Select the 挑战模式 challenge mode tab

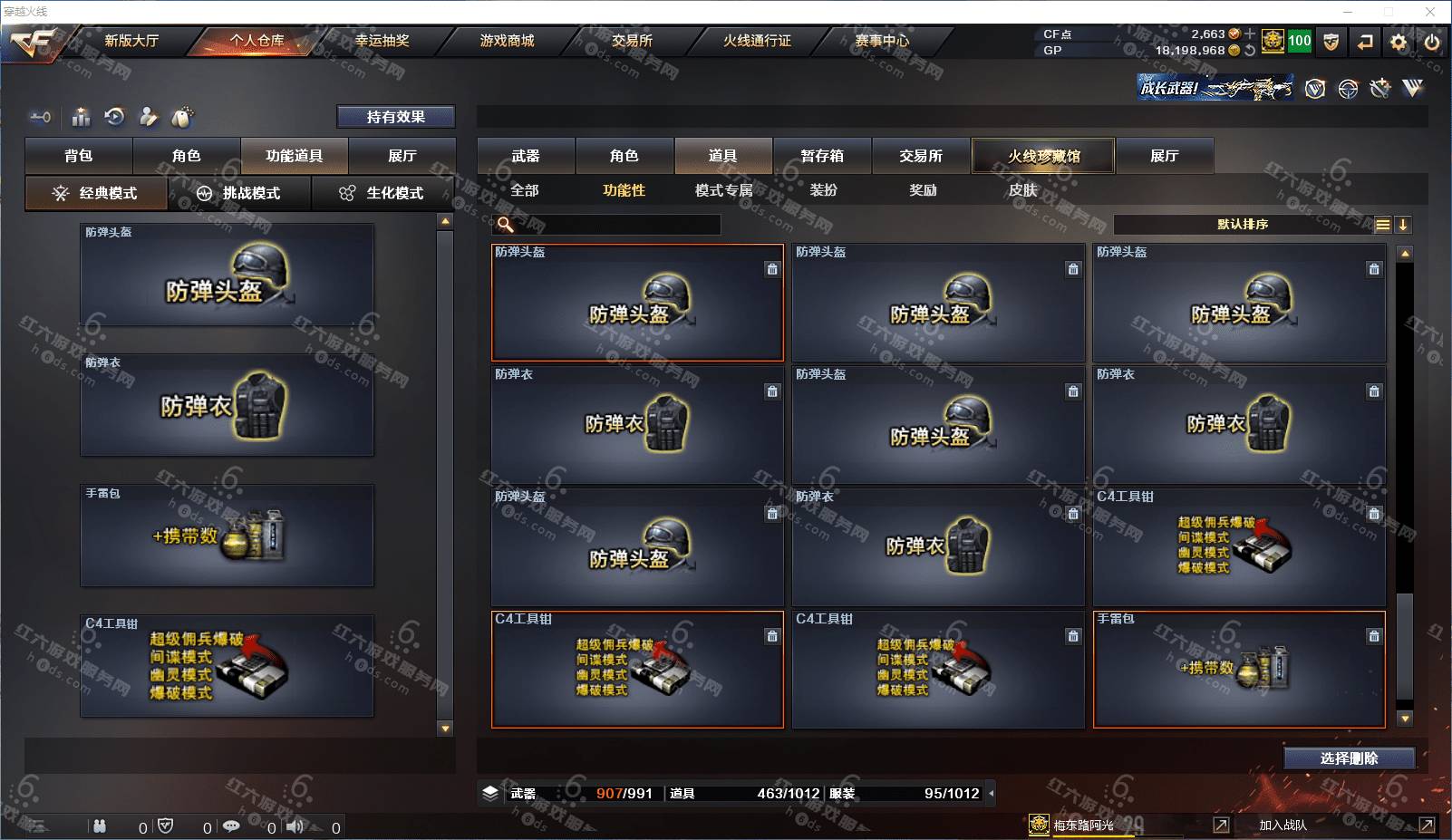tap(239, 193)
